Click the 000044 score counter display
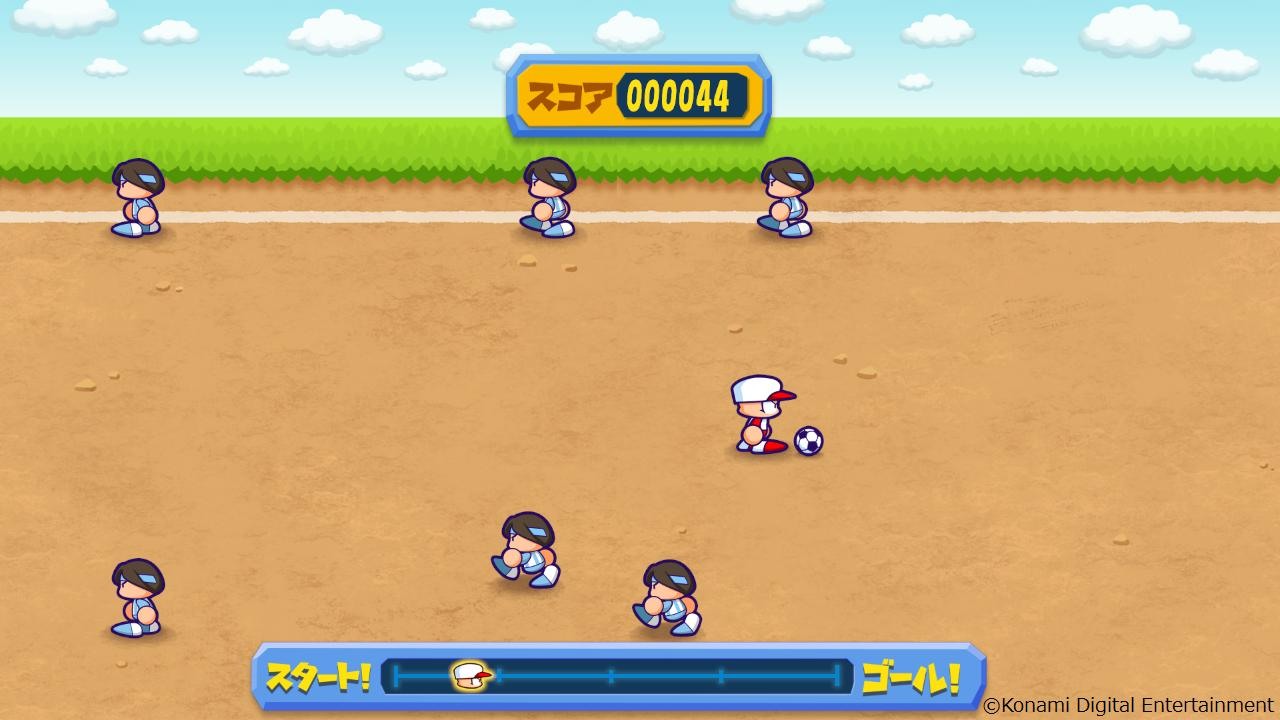Viewport: 1280px width, 720px height. 676,95
